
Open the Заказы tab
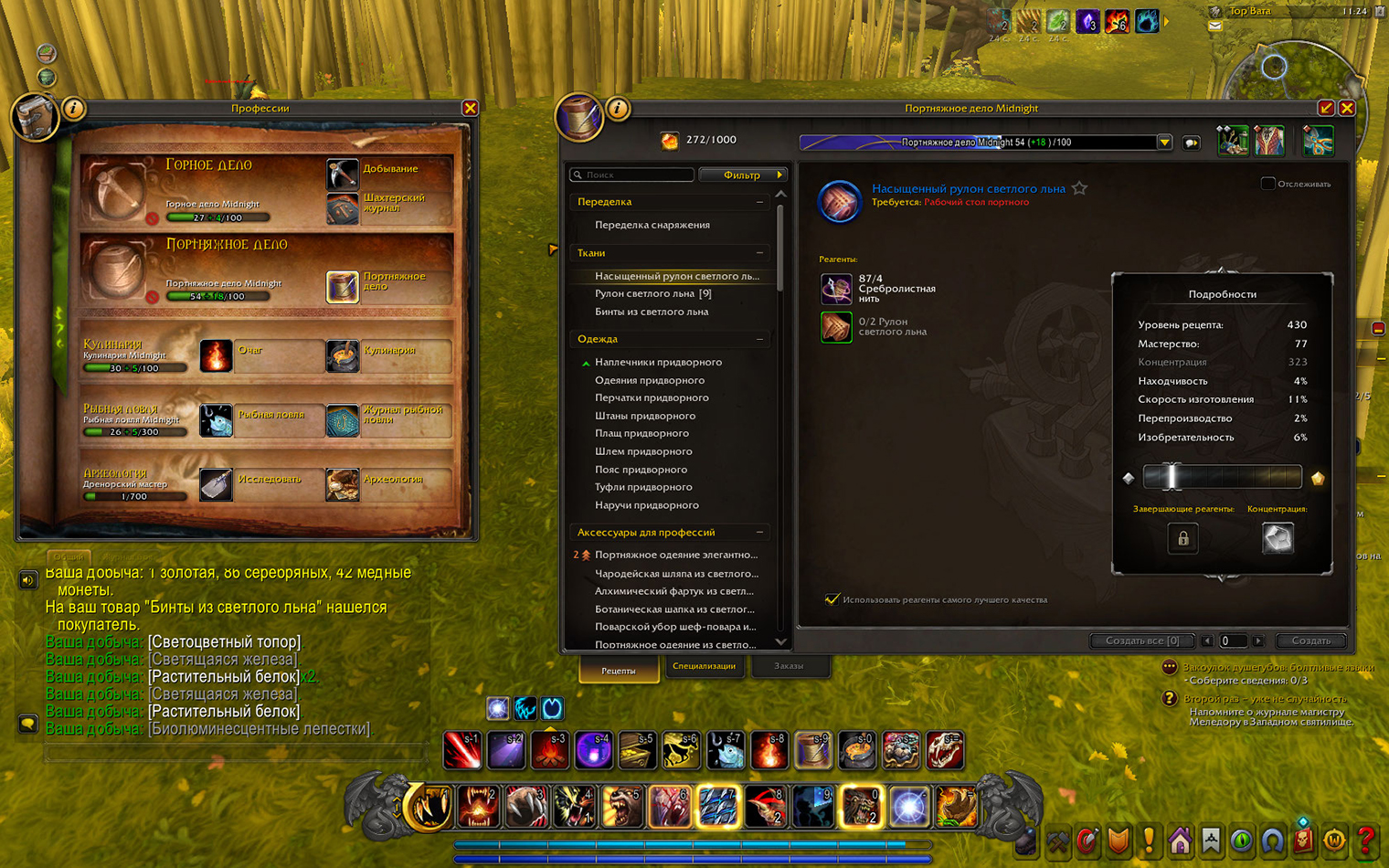[789, 667]
